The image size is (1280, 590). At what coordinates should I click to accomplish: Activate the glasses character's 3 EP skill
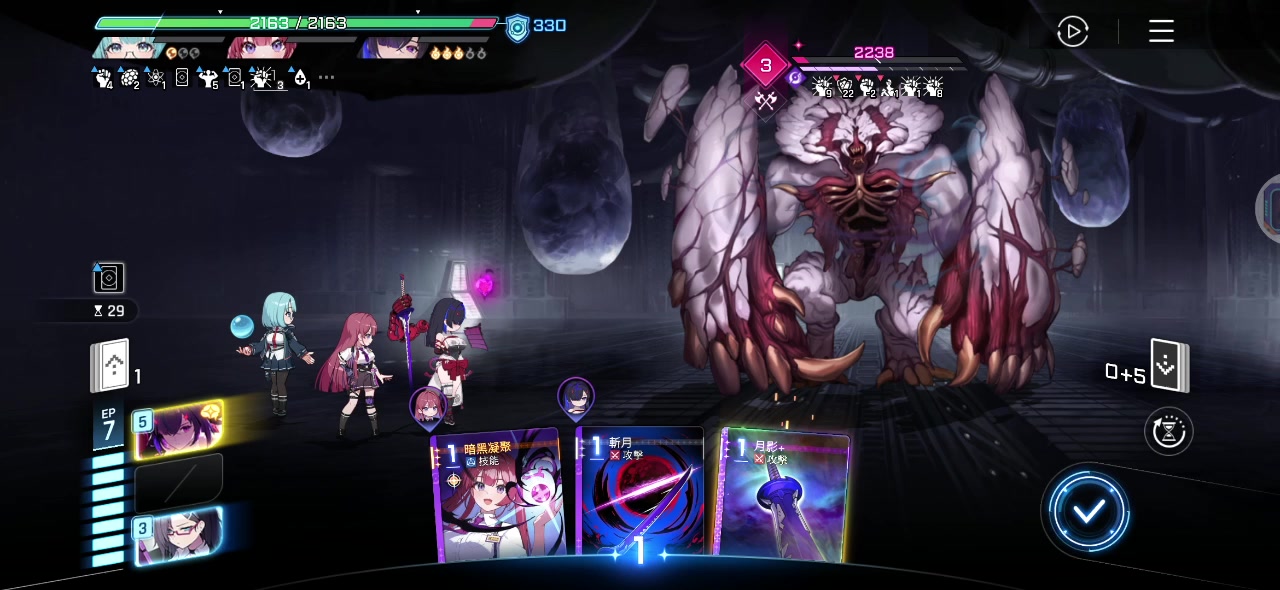(x=176, y=536)
